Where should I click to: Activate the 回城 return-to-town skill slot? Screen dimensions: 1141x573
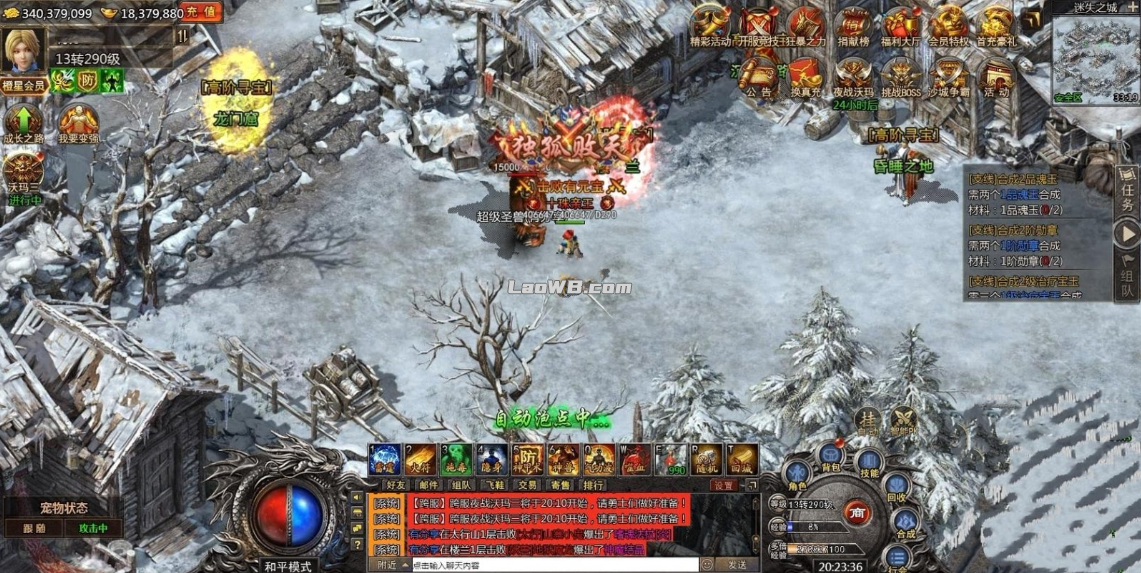pyautogui.click(x=742, y=459)
